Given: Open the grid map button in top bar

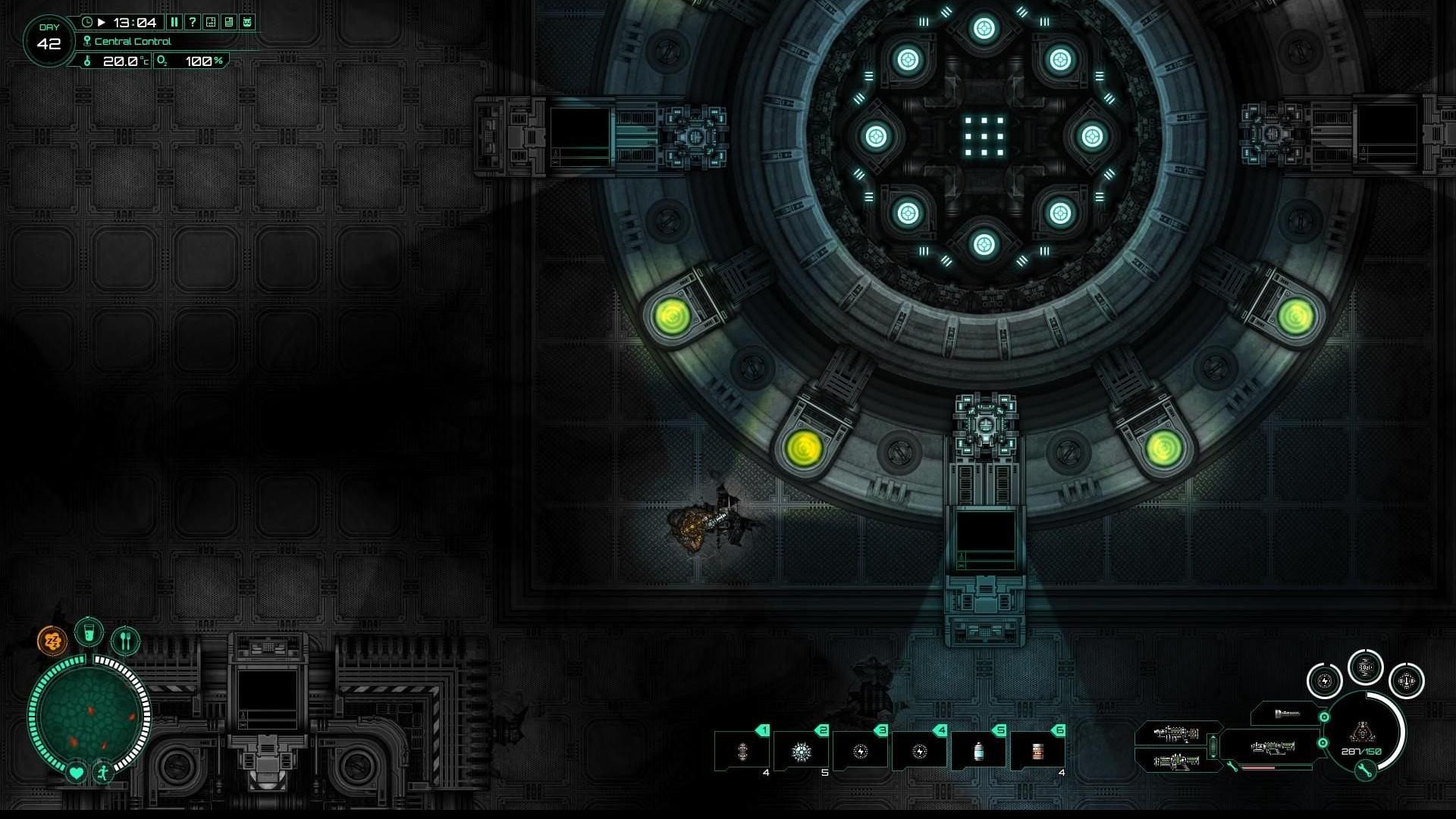Looking at the screenshot, I should click(211, 22).
